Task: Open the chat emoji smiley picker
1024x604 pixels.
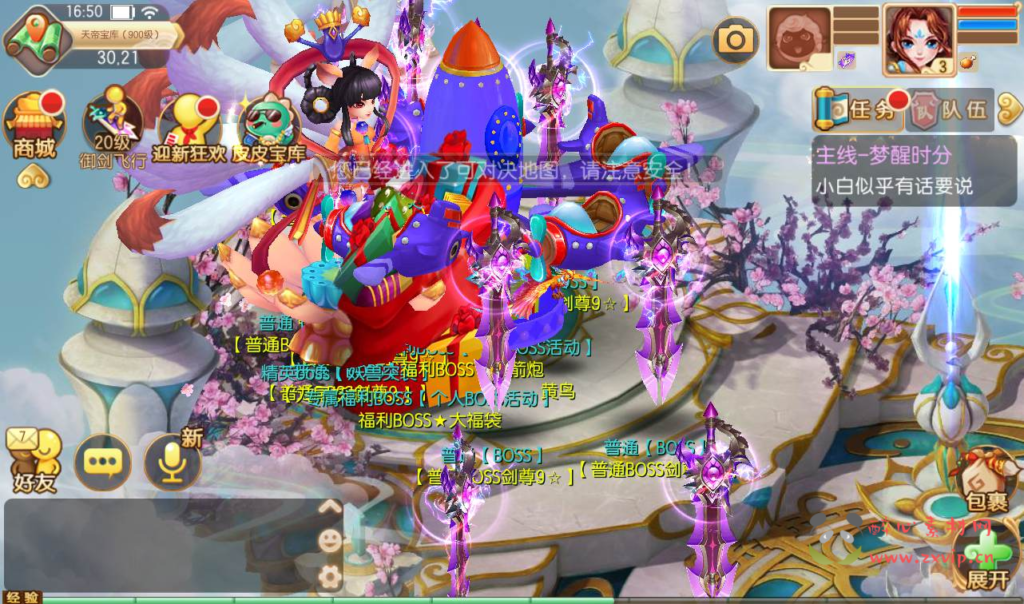Action: 329,541
